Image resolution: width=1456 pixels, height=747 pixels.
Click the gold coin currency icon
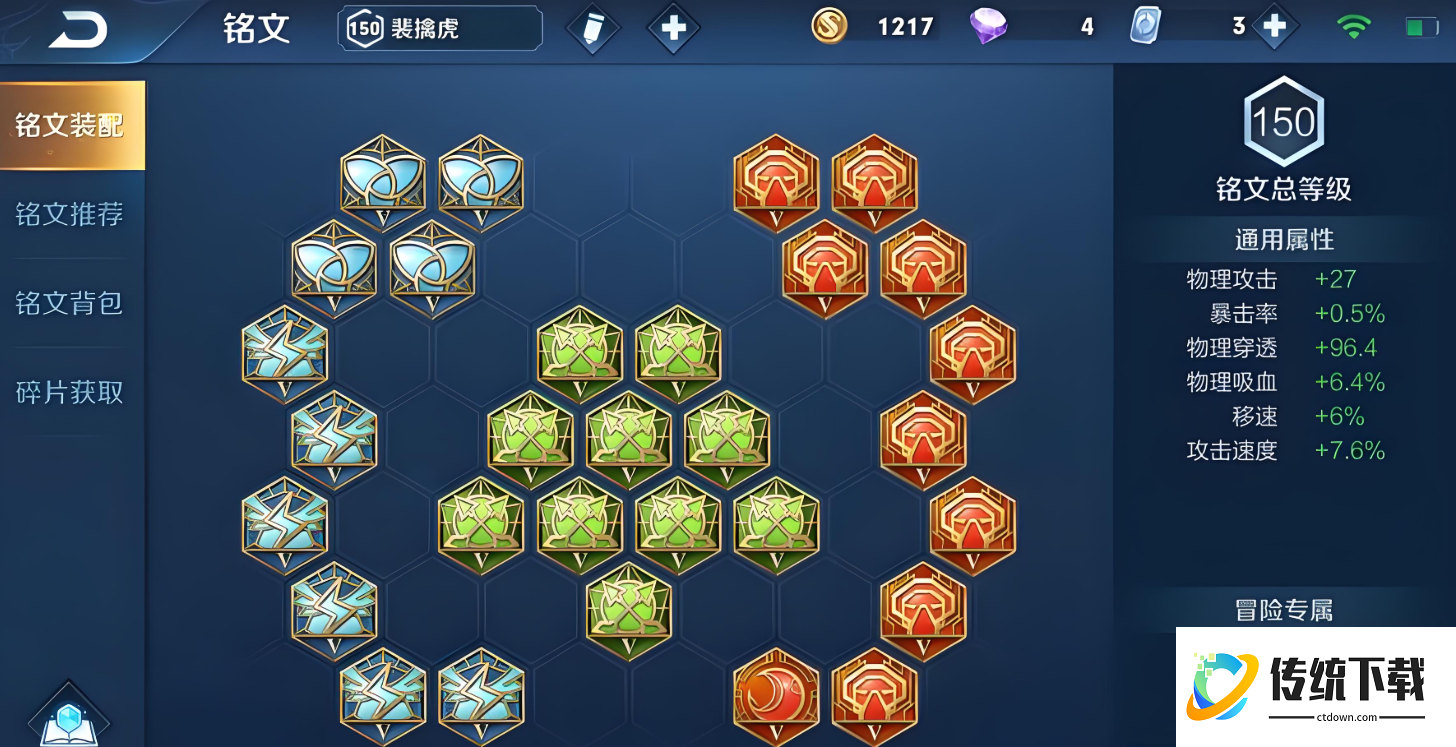(829, 27)
